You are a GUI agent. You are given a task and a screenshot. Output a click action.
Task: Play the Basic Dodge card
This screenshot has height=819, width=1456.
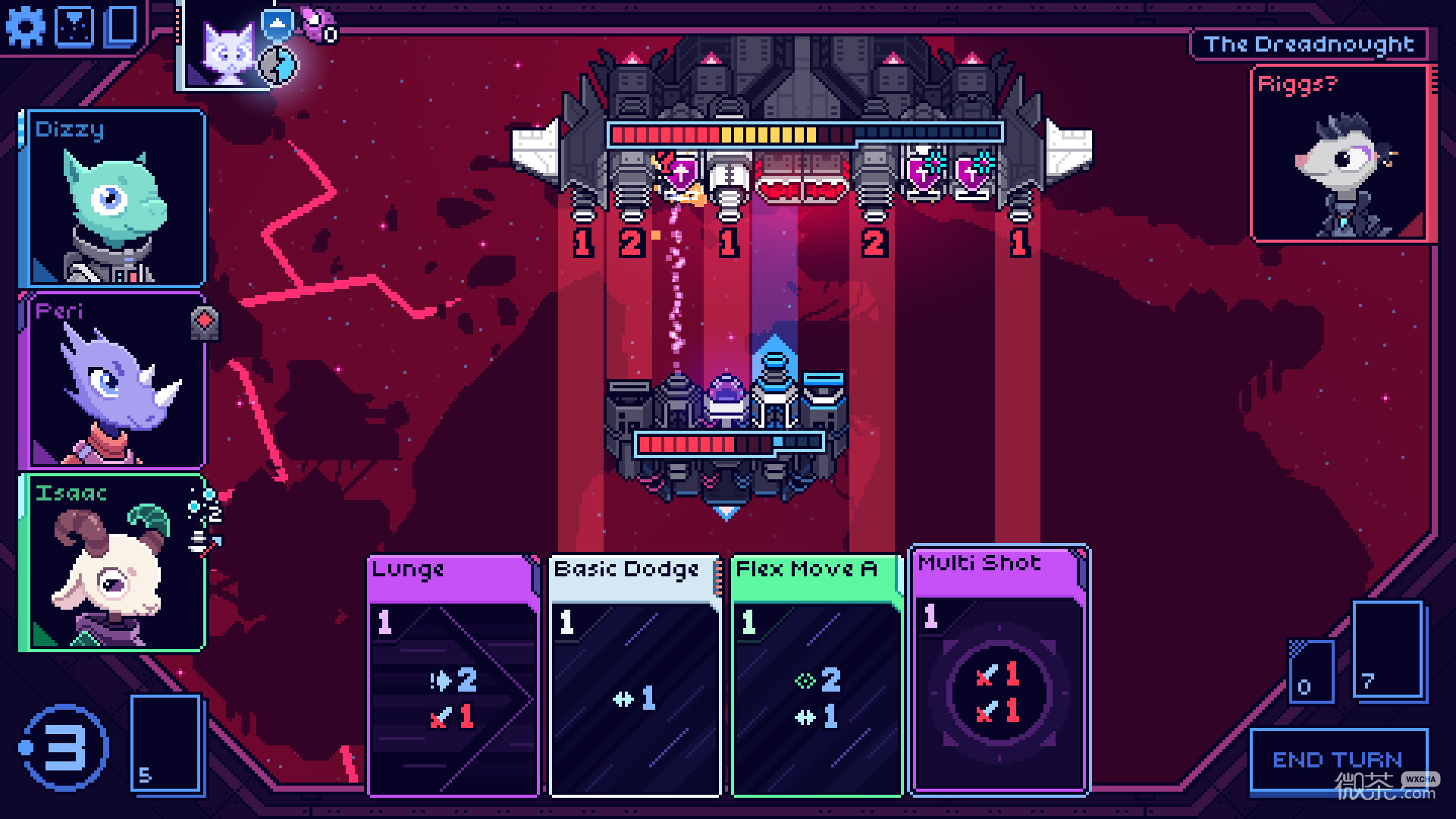point(634,675)
